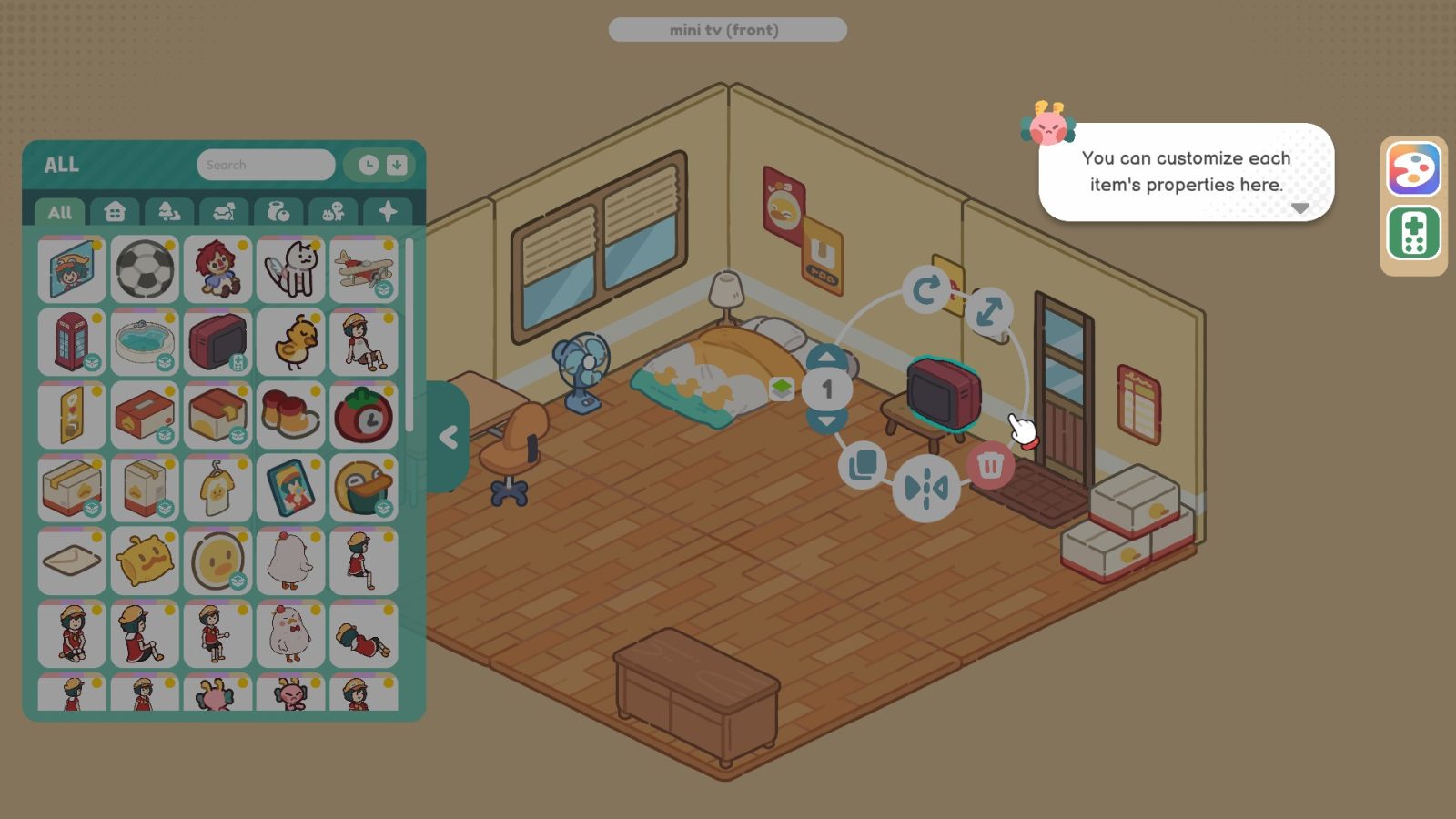Click the Search input field
The width and height of the screenshot is (1456, 819).
point(266,165)
